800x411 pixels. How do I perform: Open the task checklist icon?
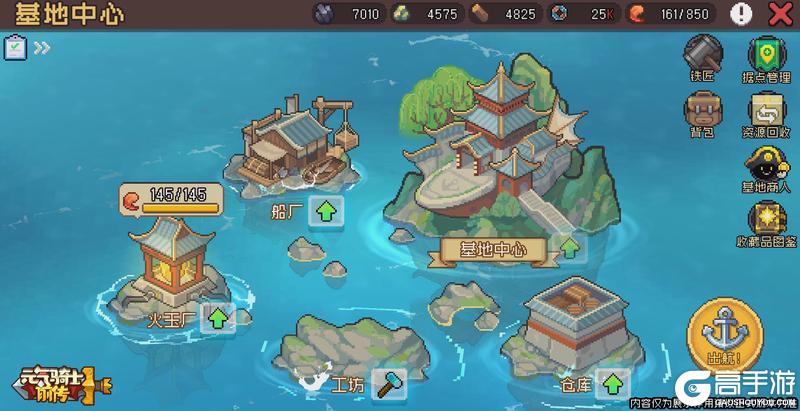point(15,47)
